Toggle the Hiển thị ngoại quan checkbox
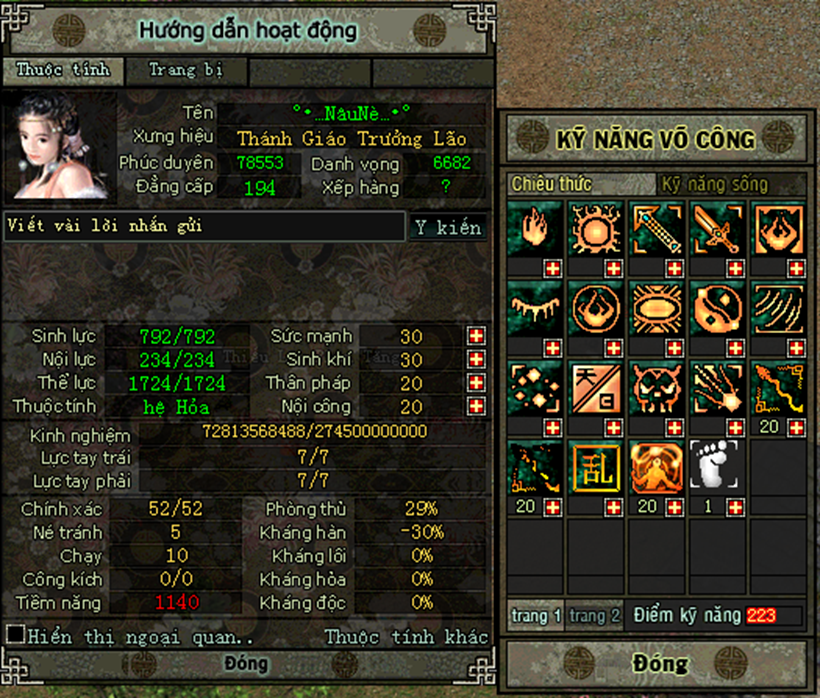 click(x=15, y=634)
